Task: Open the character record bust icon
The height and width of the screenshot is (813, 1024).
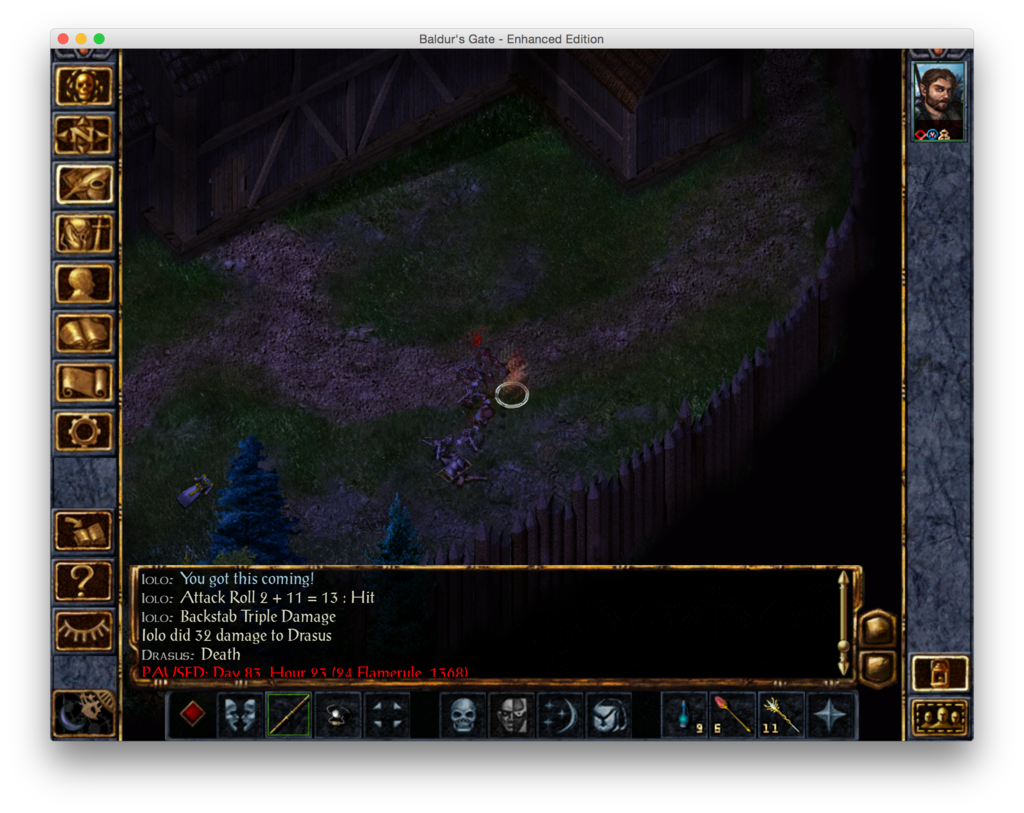Action: (x=84, y=283)
